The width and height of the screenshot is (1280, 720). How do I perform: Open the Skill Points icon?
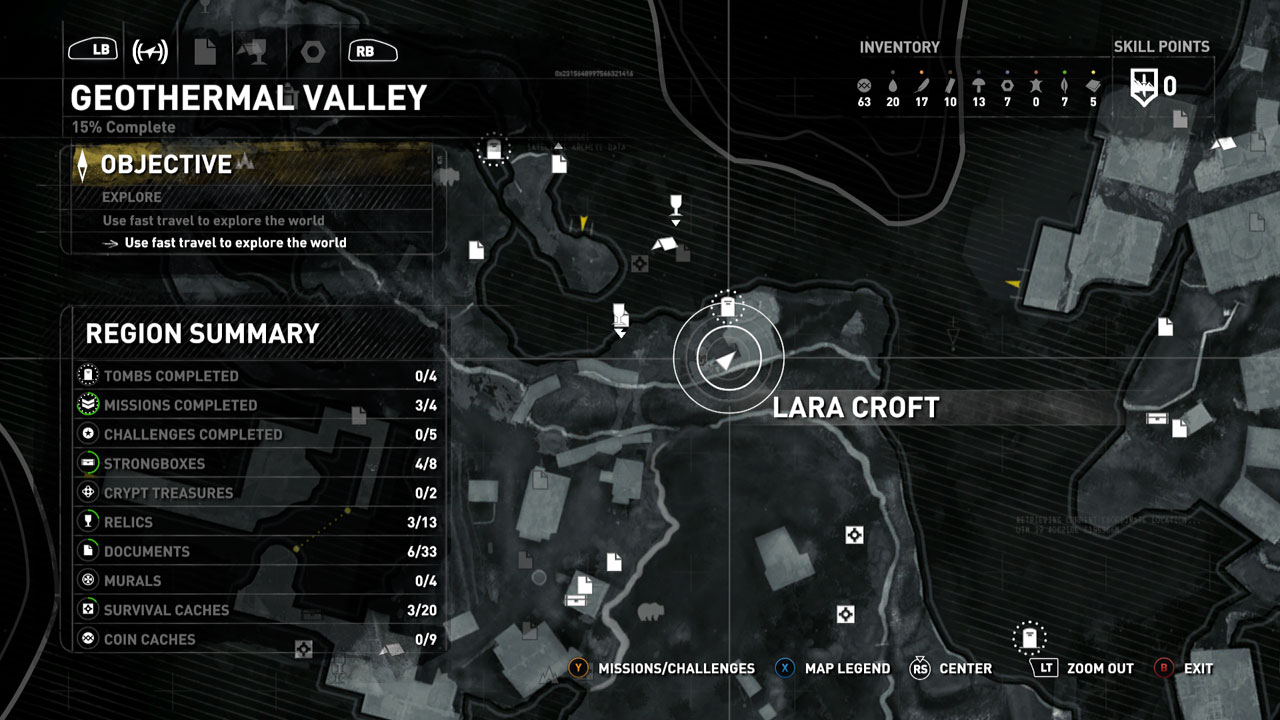click(x=1143, y=86)
